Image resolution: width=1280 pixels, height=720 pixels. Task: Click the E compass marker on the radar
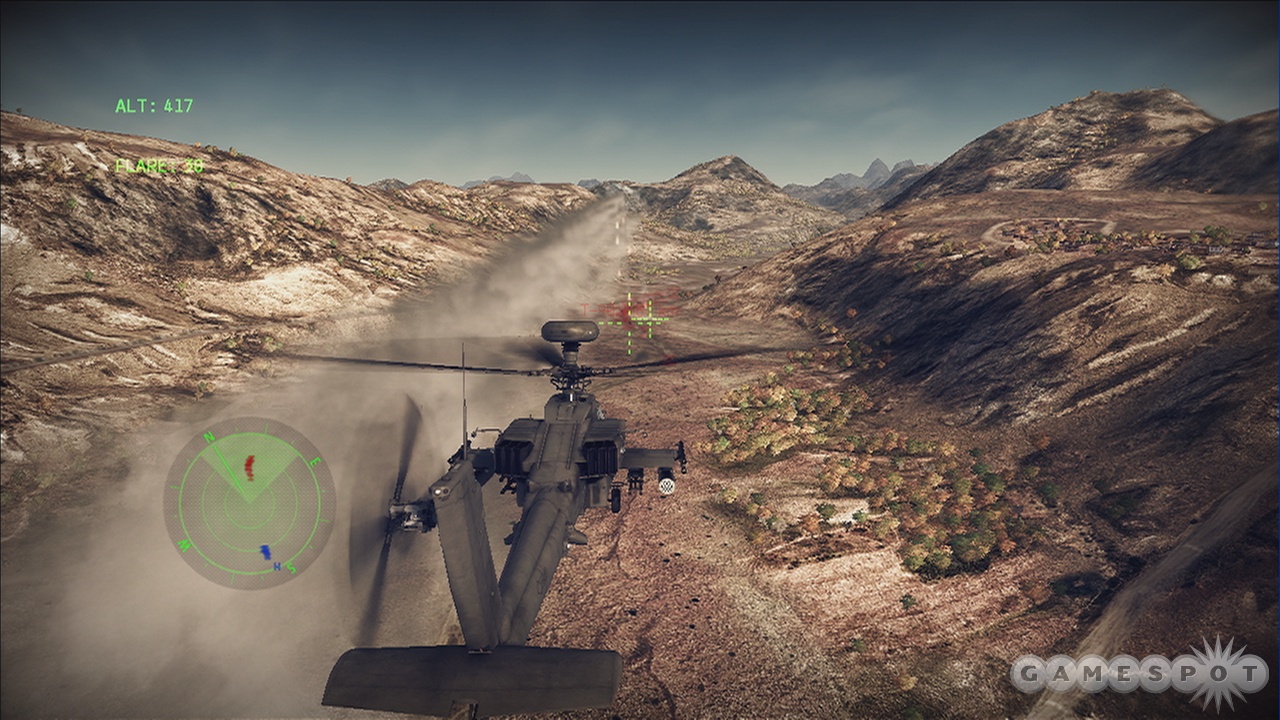pyautogui.click(x=313, y=460)
